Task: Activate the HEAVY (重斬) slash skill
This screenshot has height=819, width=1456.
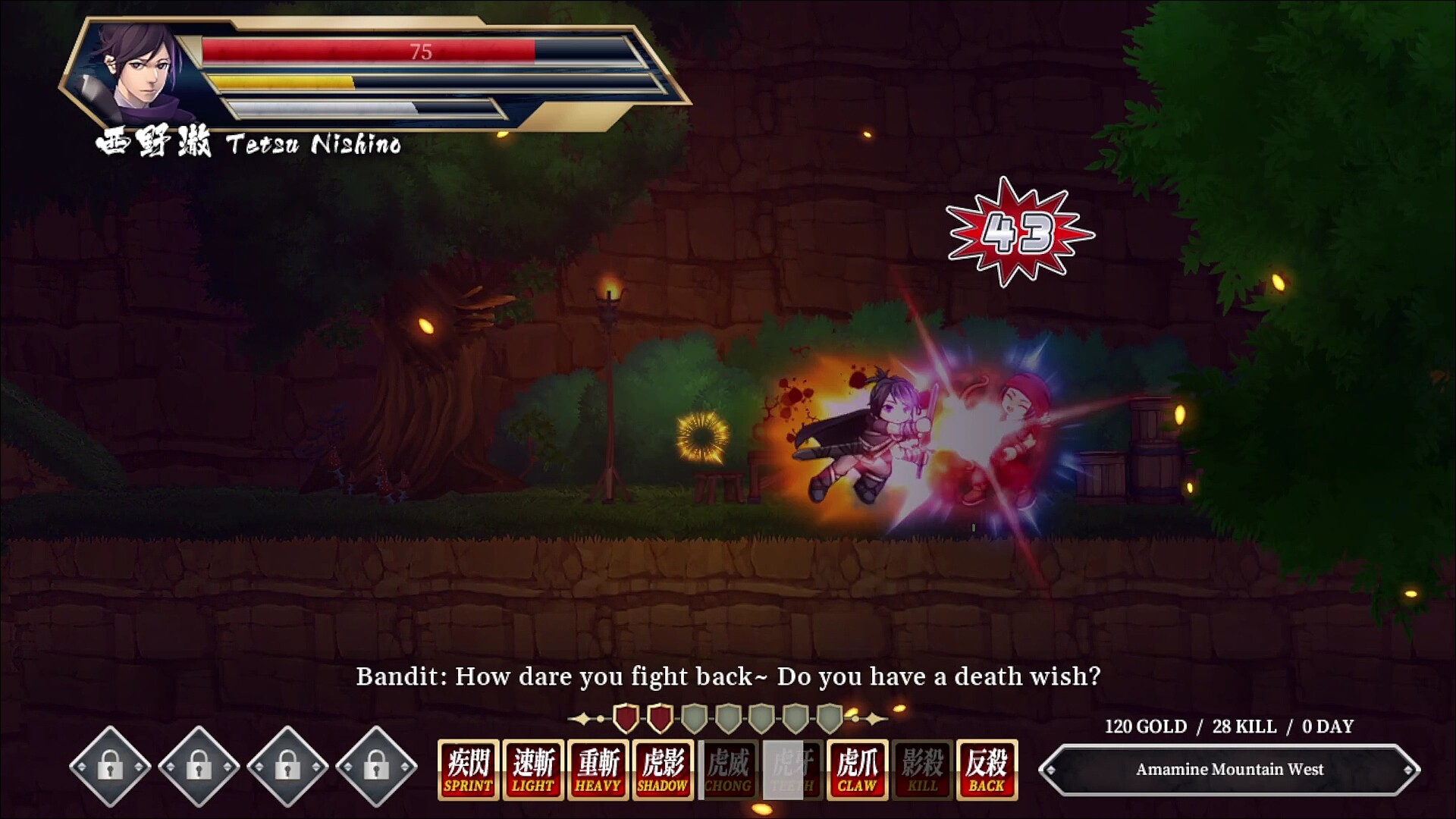Action: (597, 769)
